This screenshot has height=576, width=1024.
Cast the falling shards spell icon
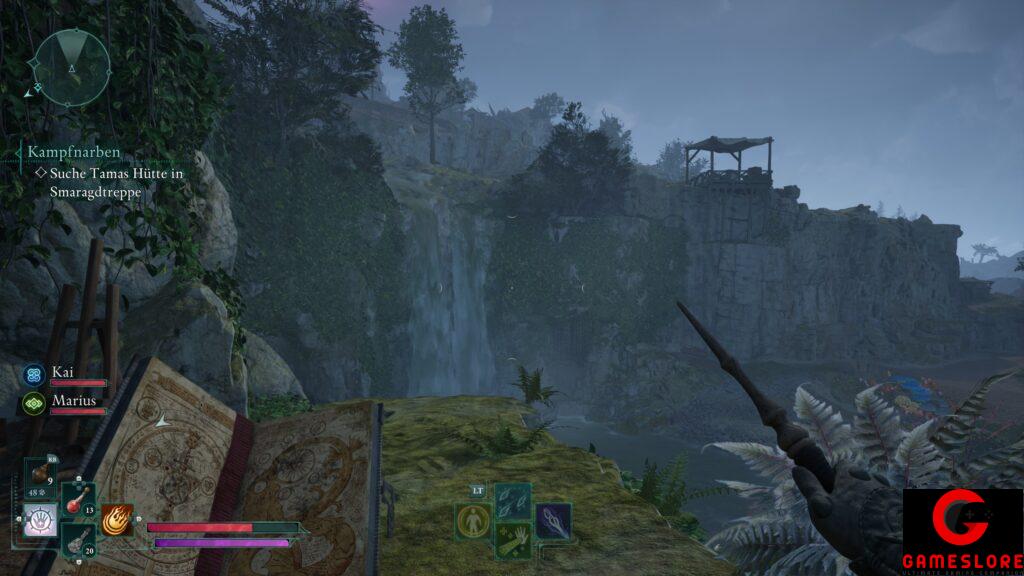[x=513, y=502]
